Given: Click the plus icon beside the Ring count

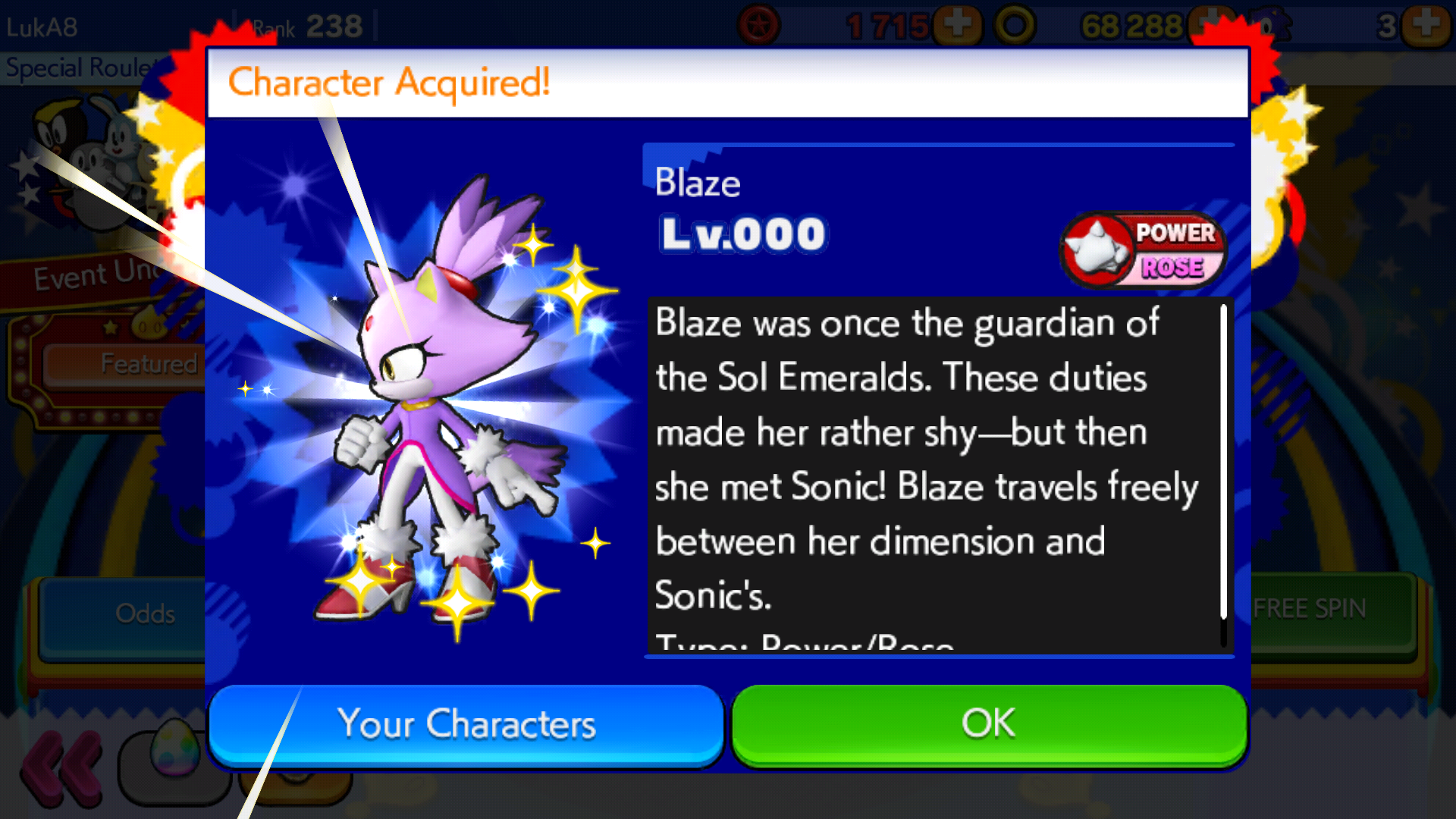Looking at the screenshot, I should [1210, 25].
